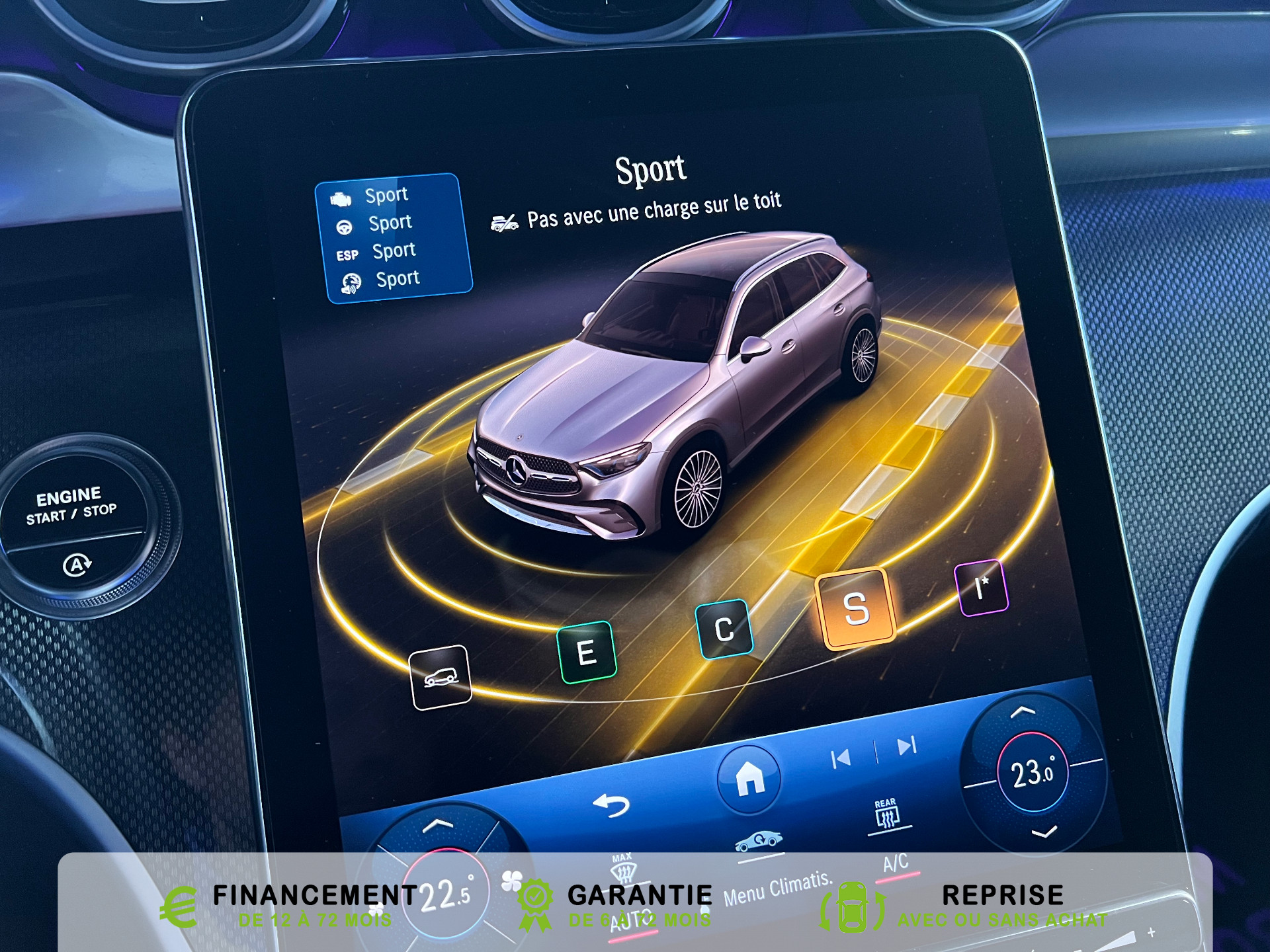Skip to the previous track
The height and width of the screenshot is (952, 1270).
coord(841,758)
